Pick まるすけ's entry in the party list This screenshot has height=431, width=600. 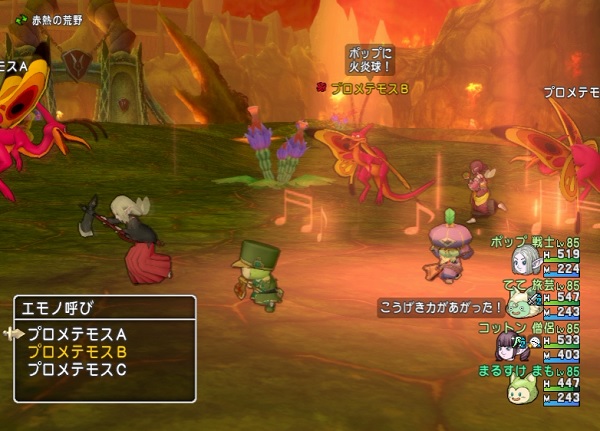(x=535, y=384)
